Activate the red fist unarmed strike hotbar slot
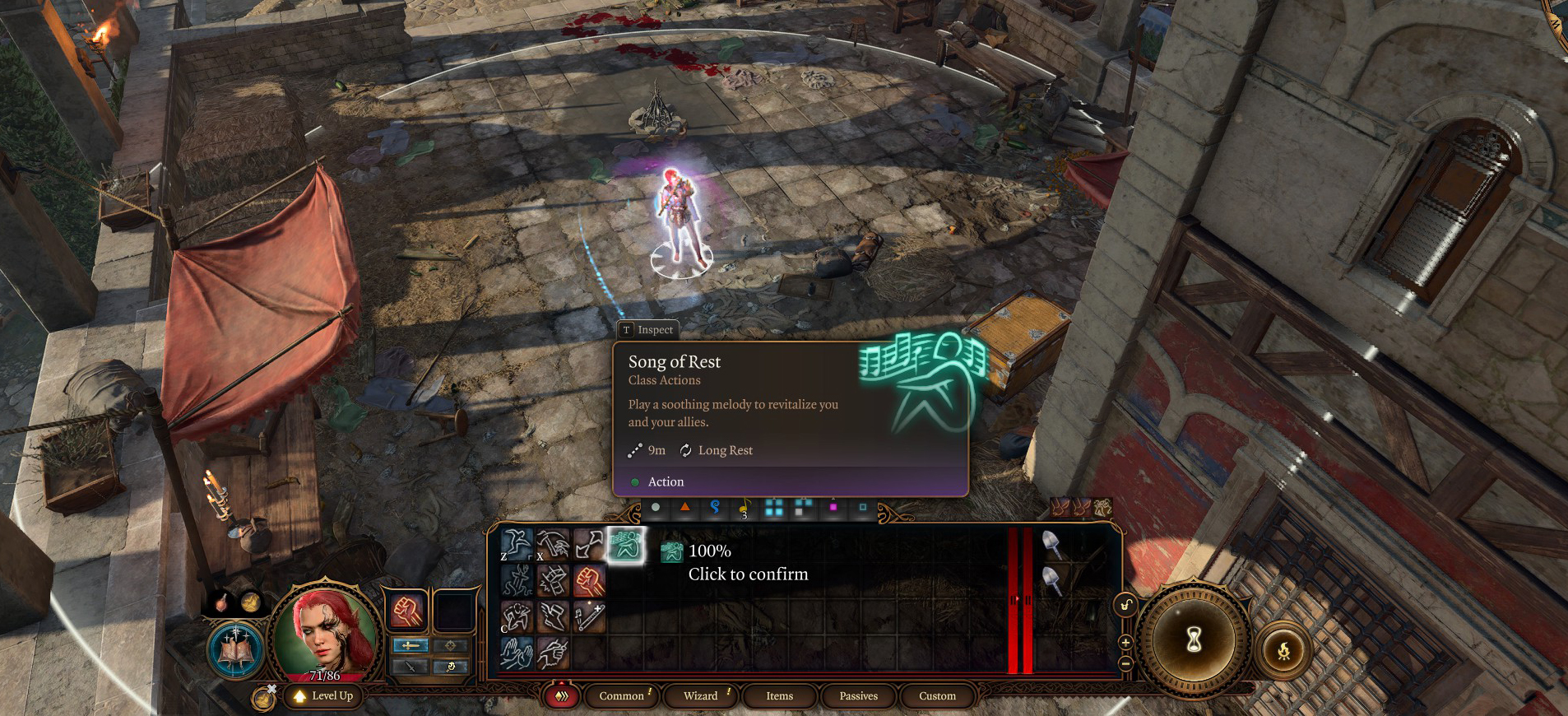 click(589, 581)
